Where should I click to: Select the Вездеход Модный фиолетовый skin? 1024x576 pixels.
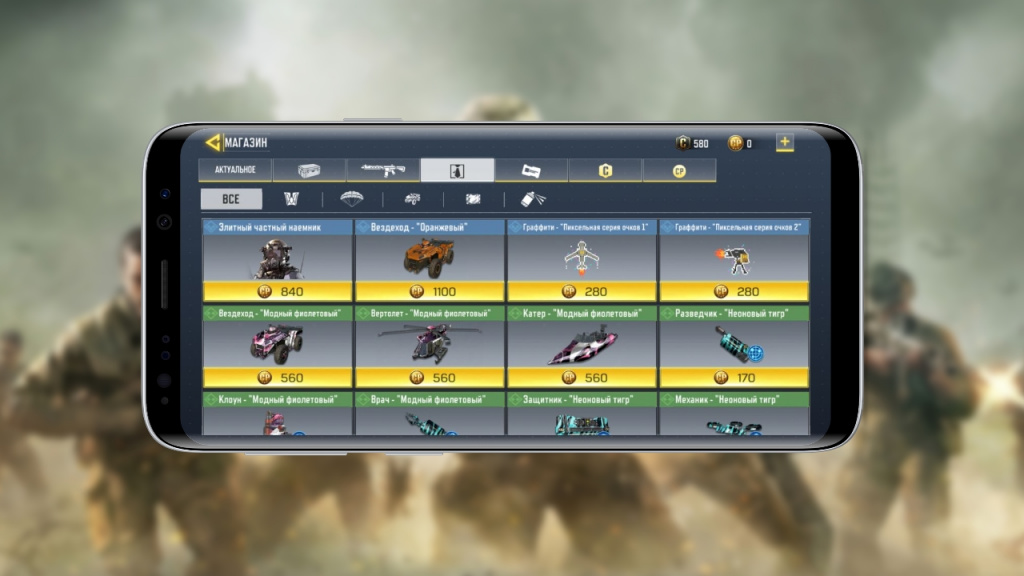(277, 346)
